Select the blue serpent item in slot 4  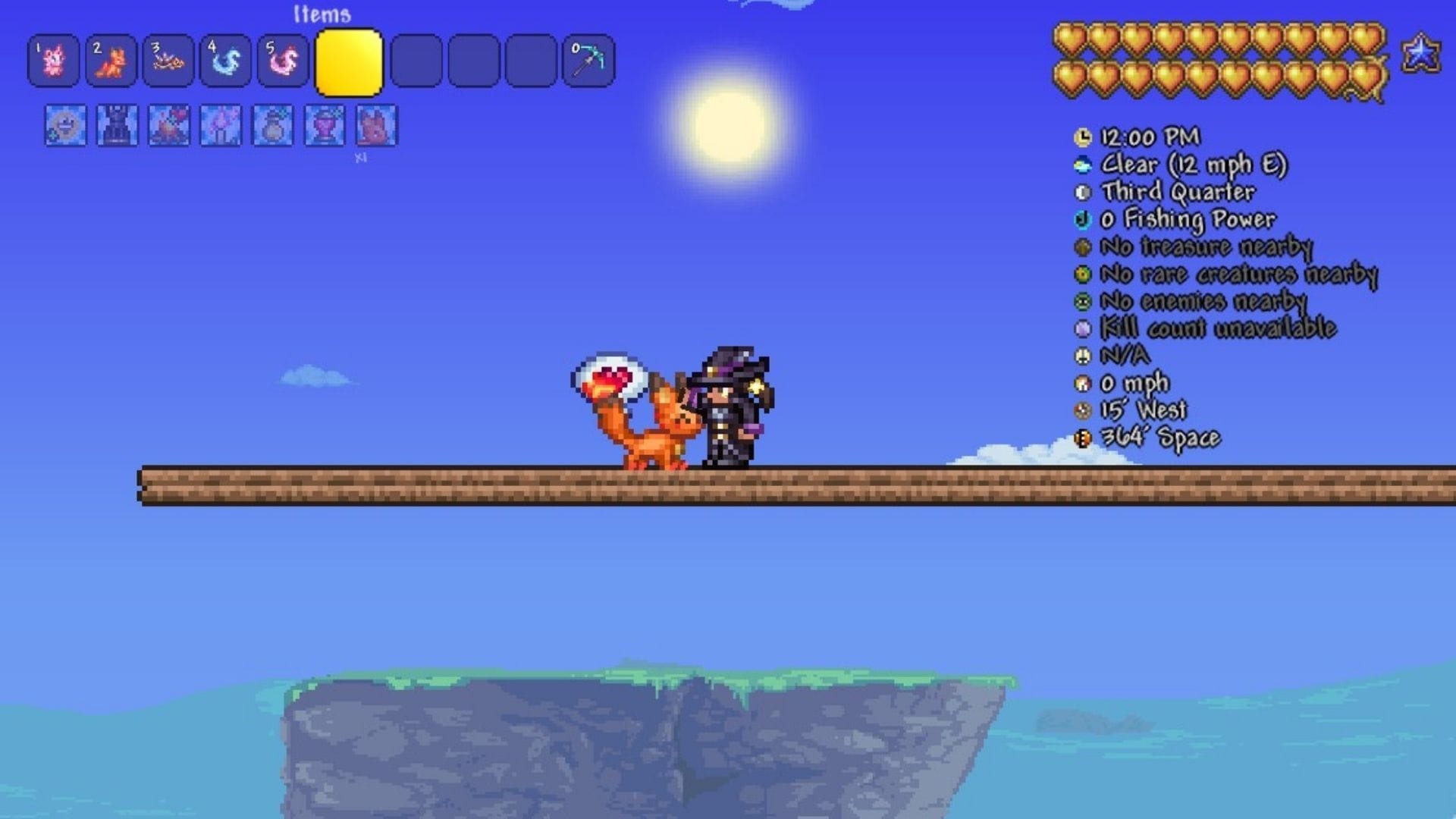225,61
